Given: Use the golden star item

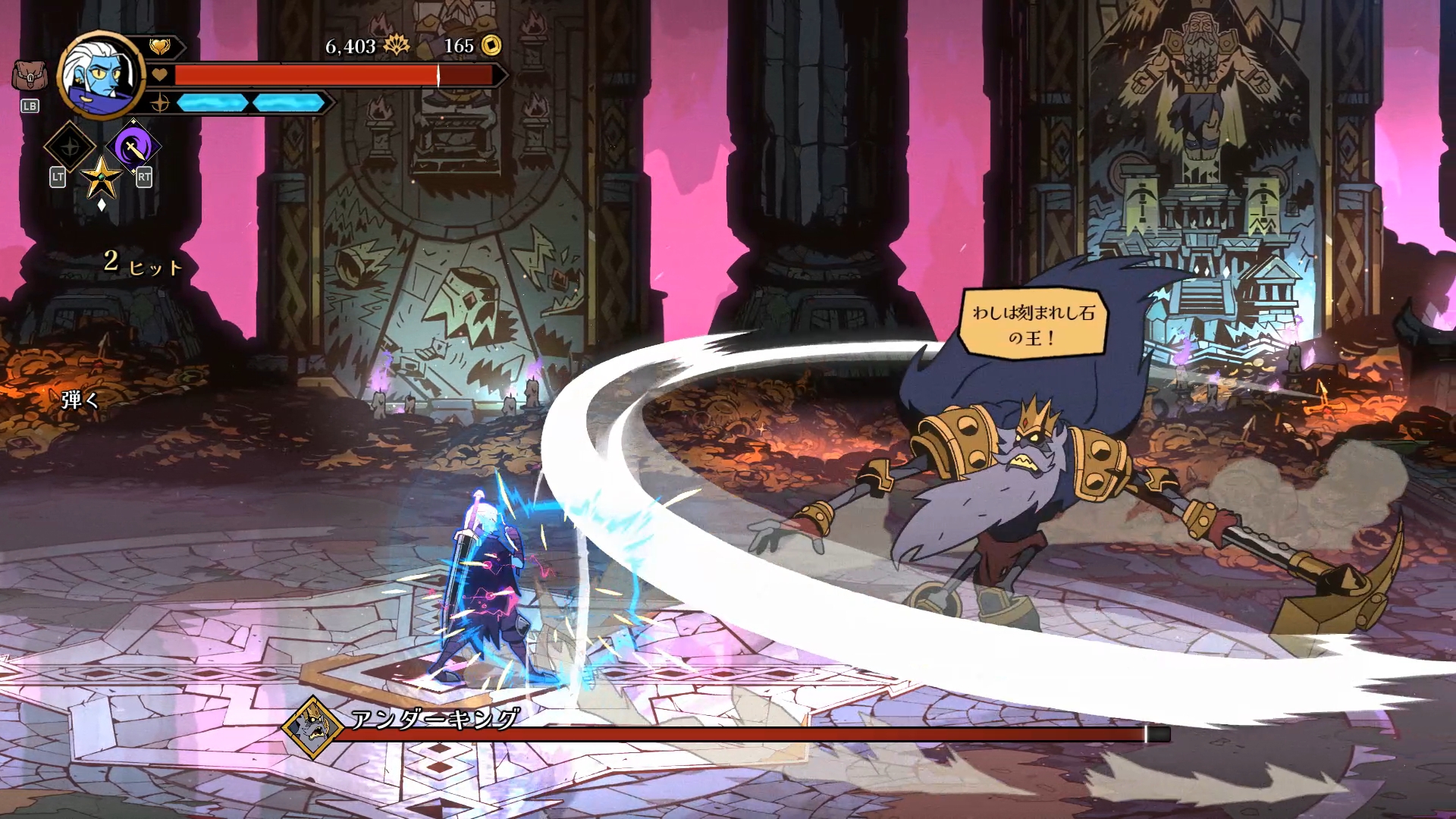Looking at the screenshot, I should point(101,178).
